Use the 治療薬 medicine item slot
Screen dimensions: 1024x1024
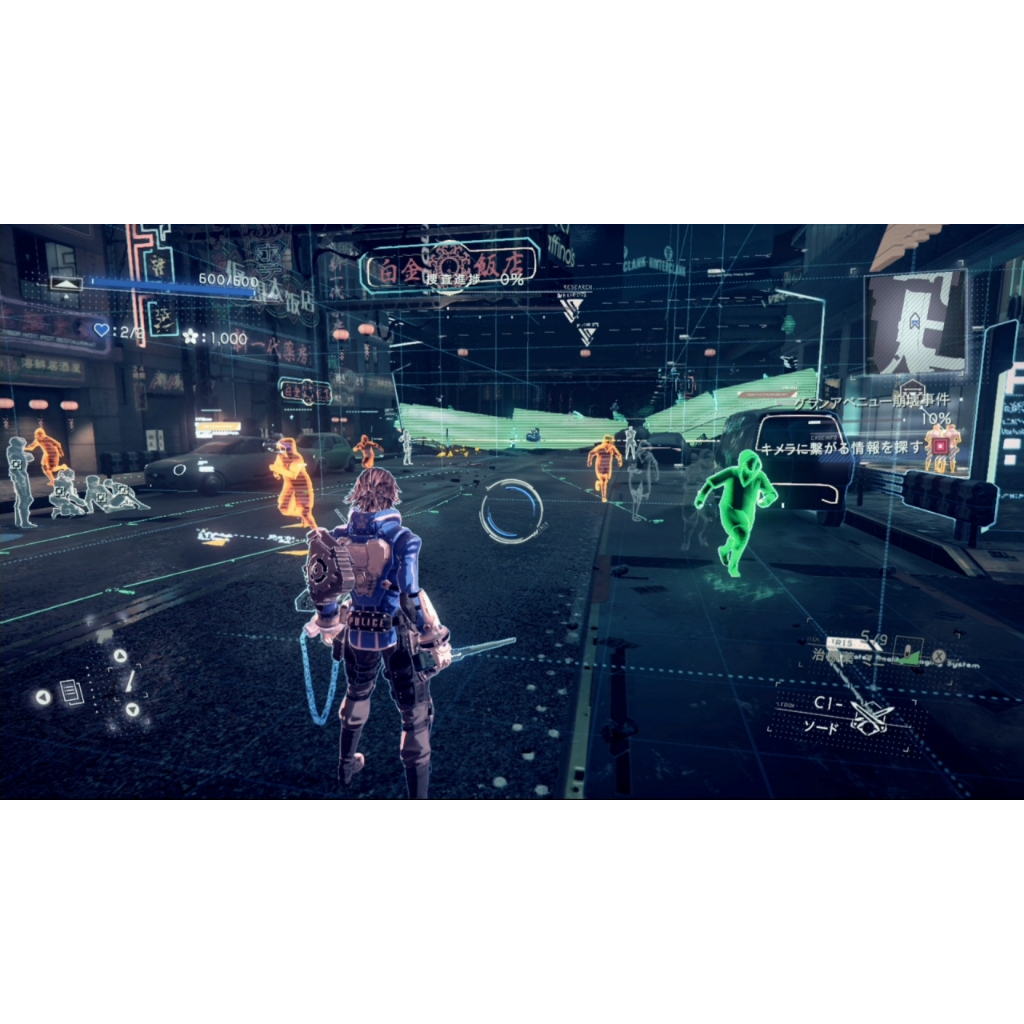pos(832,658)
